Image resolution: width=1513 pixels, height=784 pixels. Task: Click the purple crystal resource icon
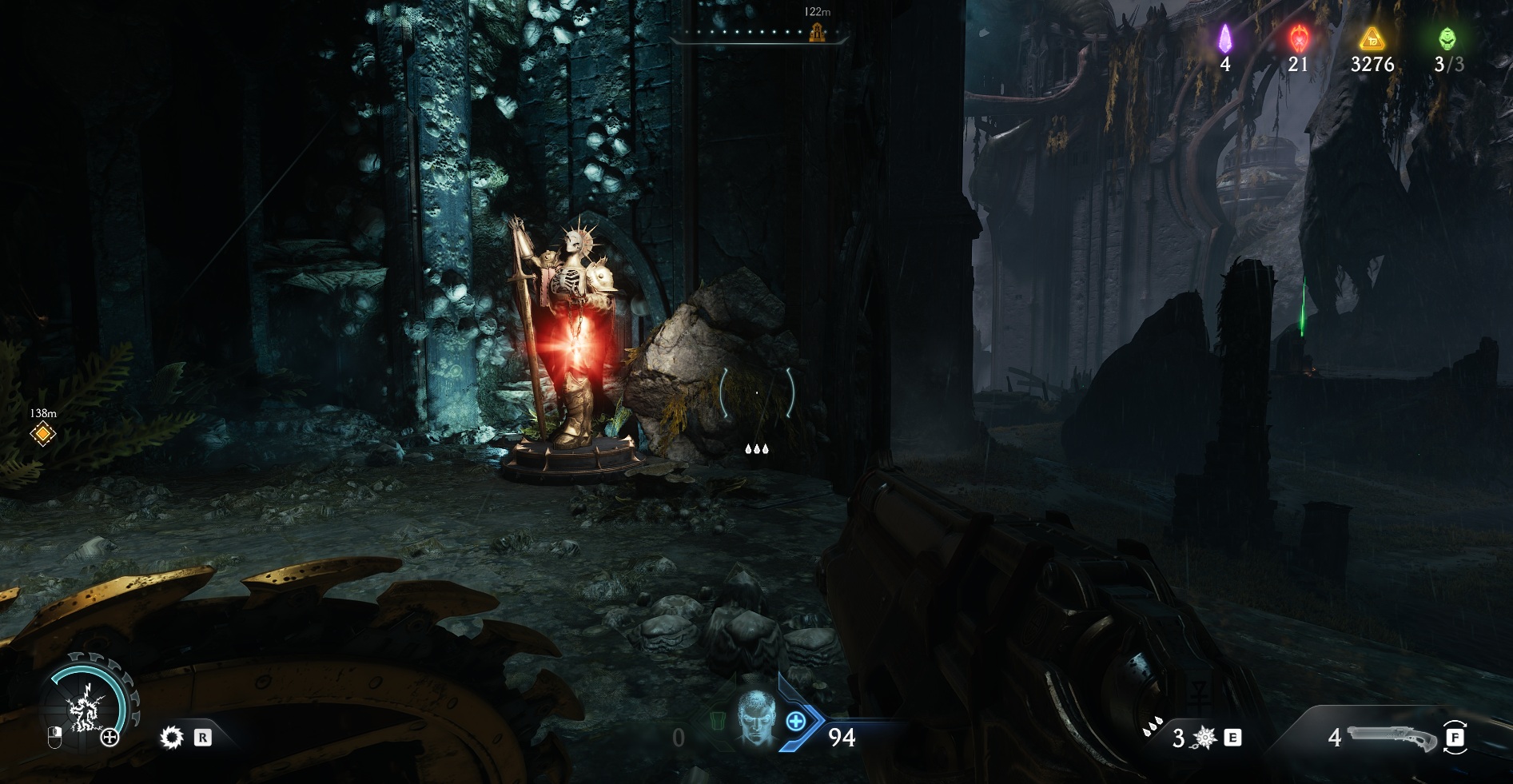(1224, 38)
